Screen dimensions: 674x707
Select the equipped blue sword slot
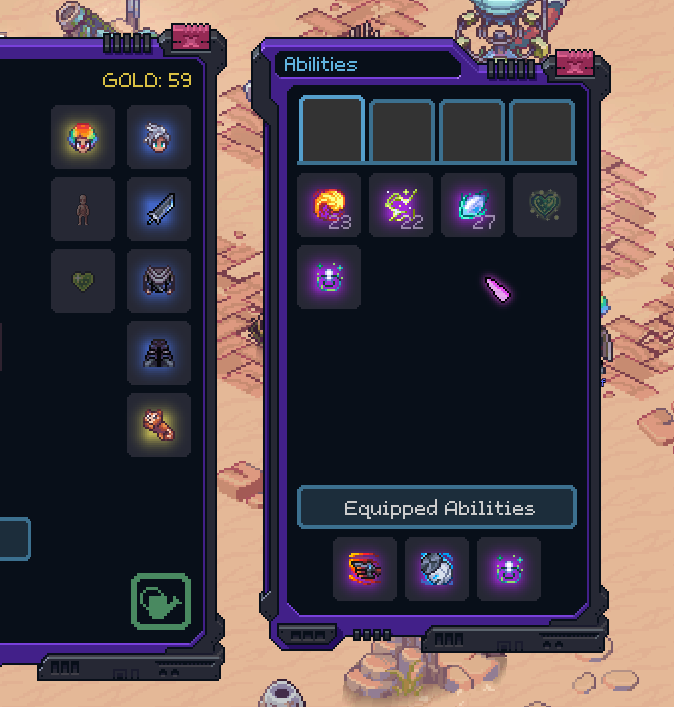tap(159, 209)
